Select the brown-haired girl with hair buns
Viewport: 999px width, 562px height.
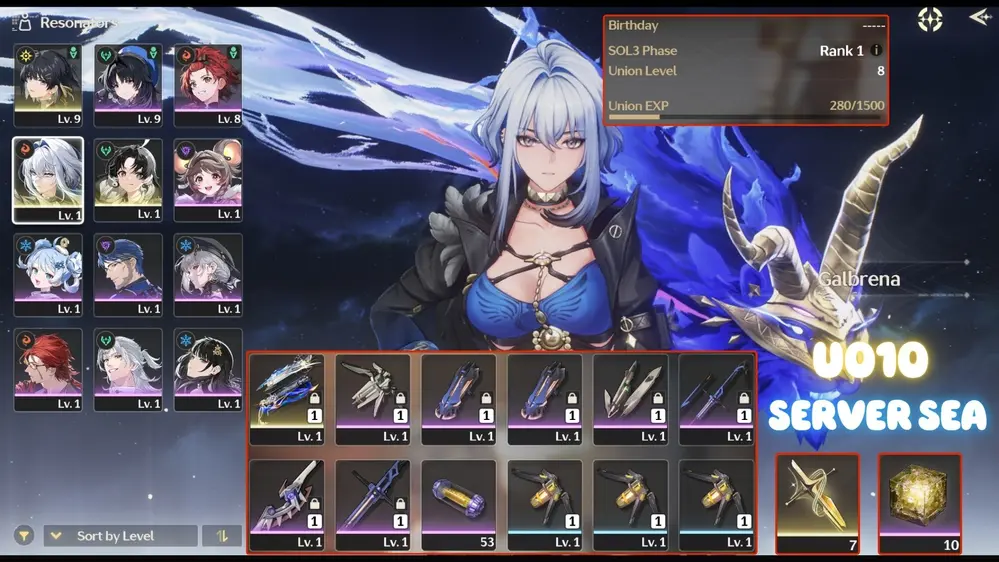208,178
